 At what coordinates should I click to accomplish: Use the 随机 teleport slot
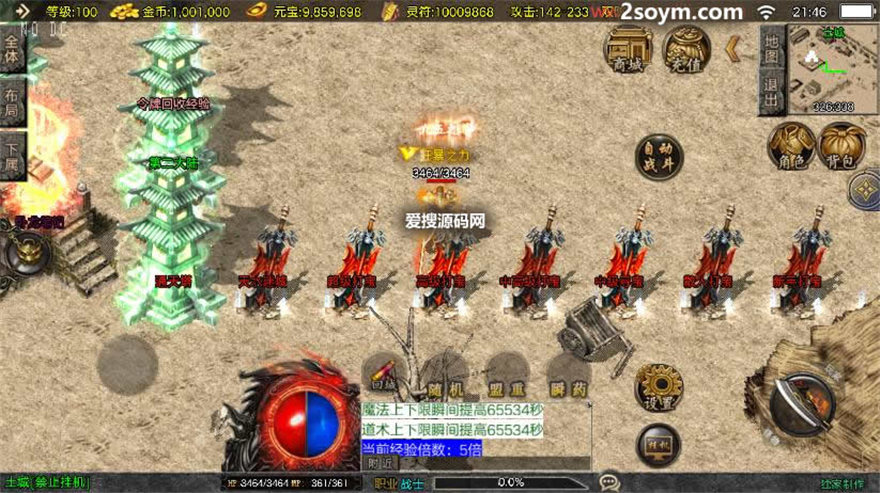point(446,376)
